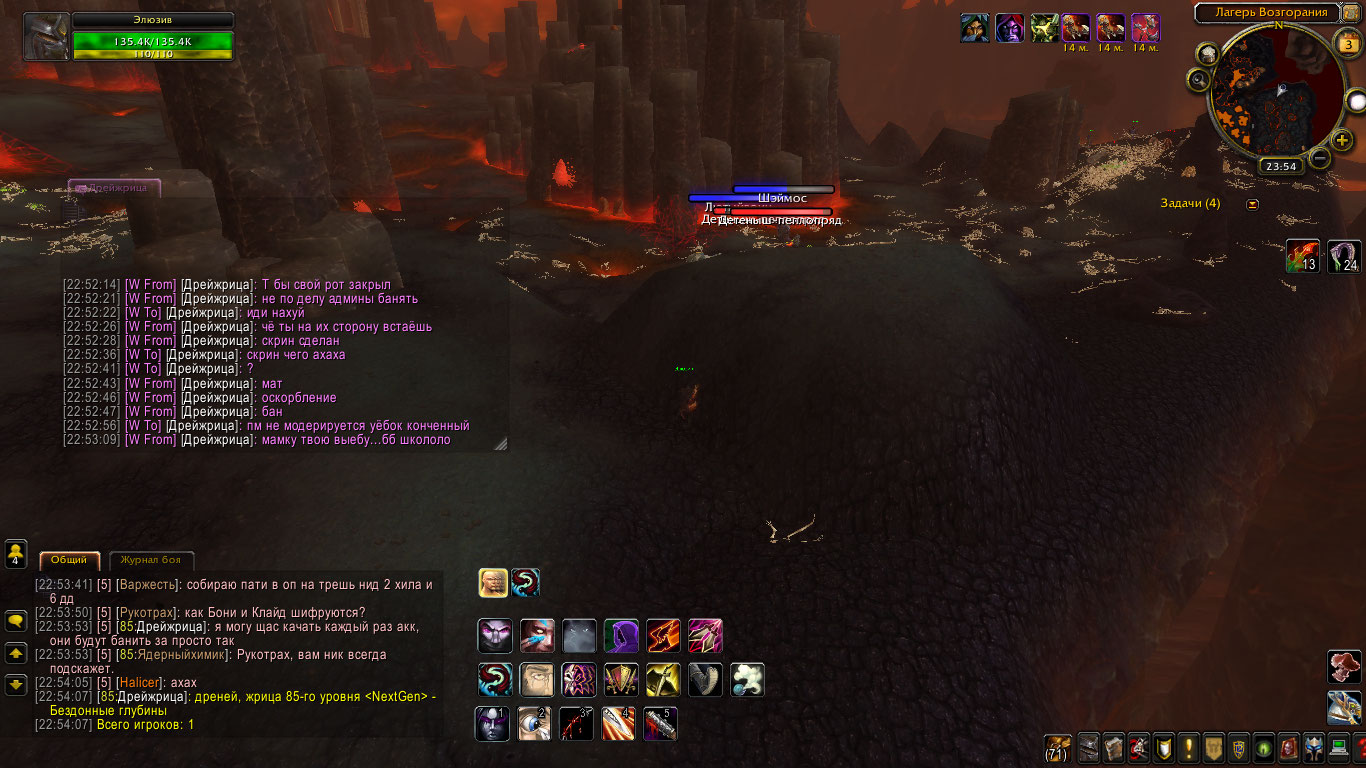Activate the purple hooded figure ability
This screenshot has height=768, width=1366.
point(621,636)
